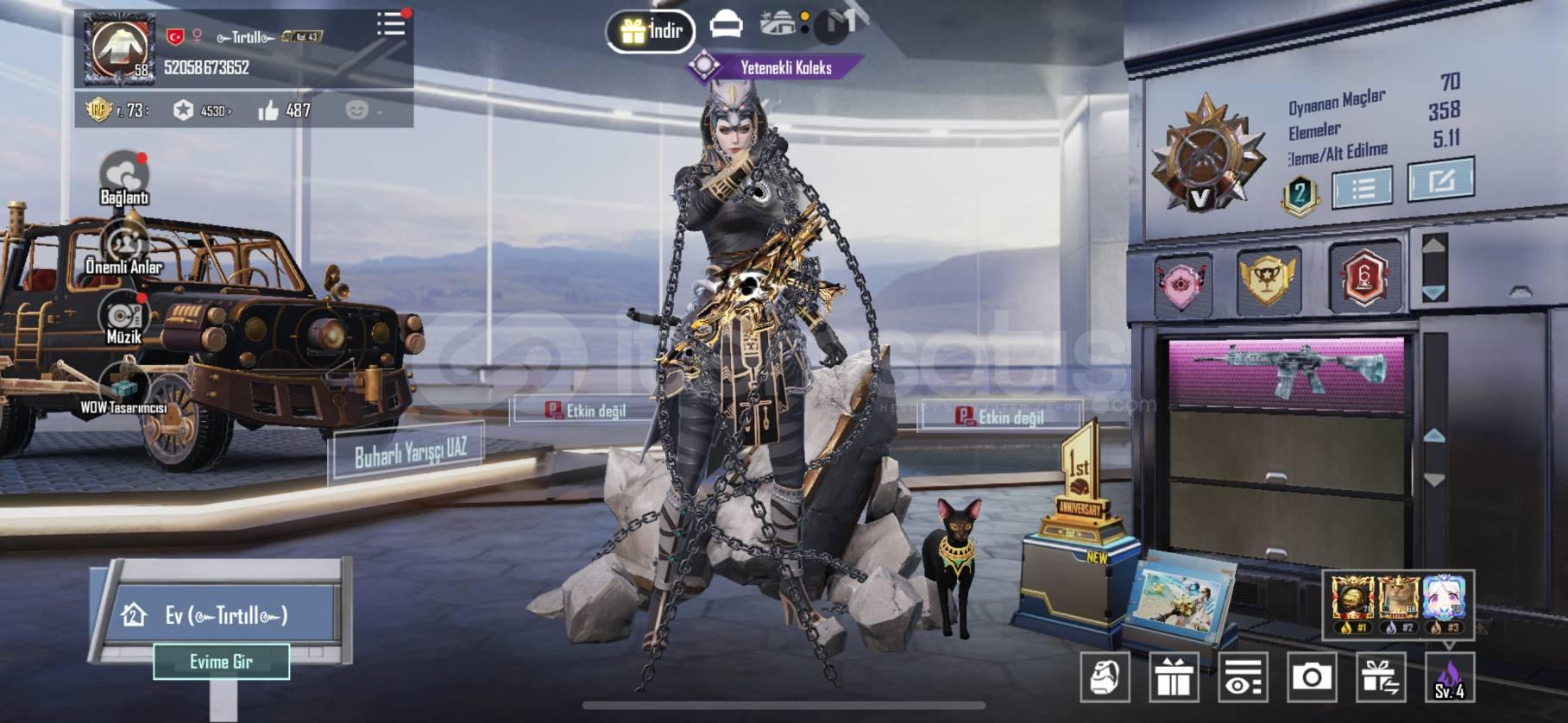Open the detailed stats list button
The height and width of the screenshot is (723, 1568).
pyautogui.click(x=1362, y=187)
